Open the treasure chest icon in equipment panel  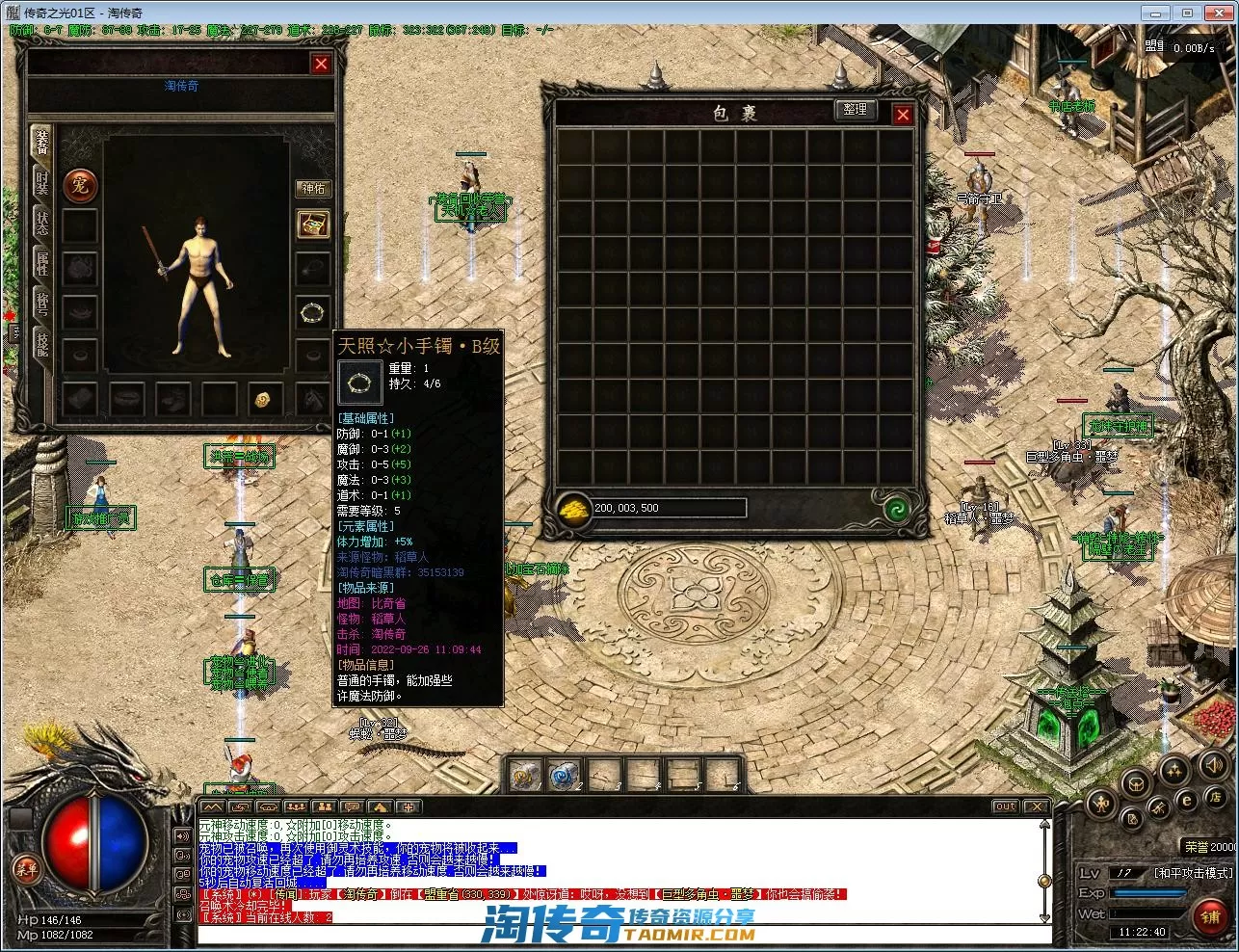click(x=313, y=224)
